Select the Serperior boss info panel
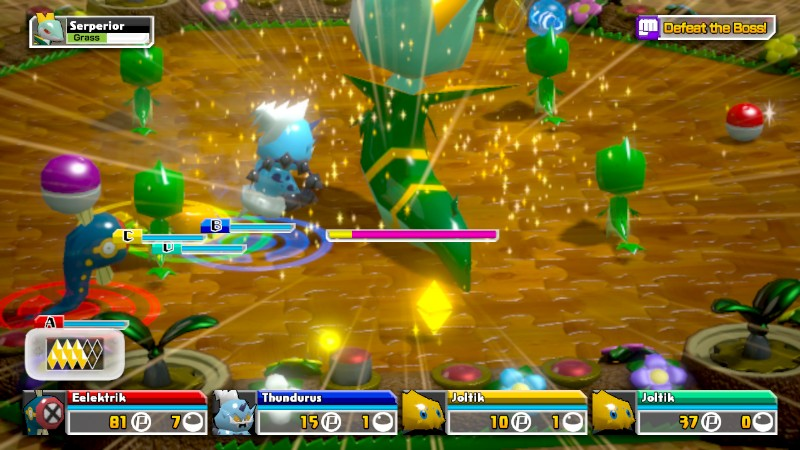Image resolution: width=800 pixels, height=450 pixels. 92,30
